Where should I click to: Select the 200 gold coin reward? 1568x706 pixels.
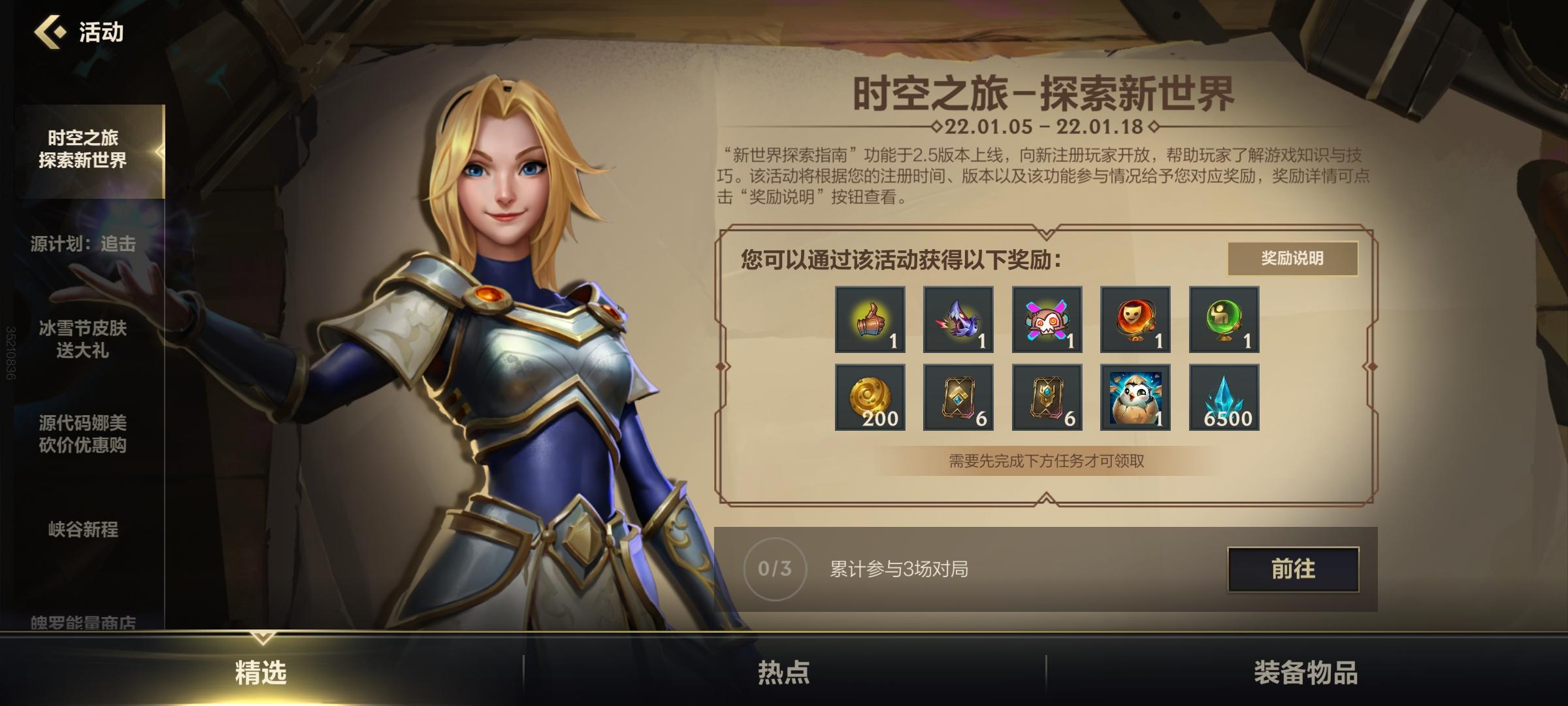[x=870, y=399]
